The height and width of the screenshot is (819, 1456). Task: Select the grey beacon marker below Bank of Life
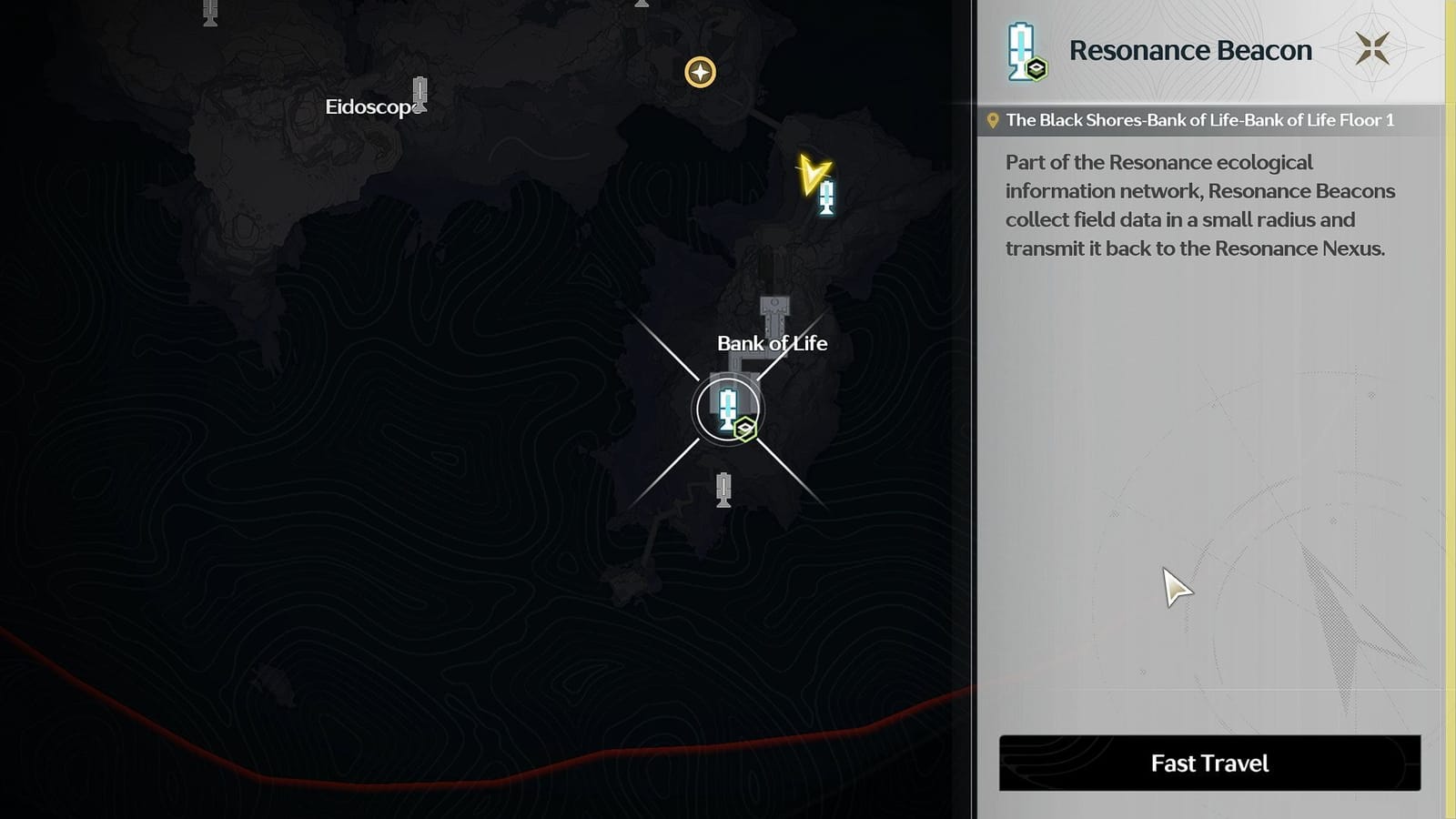[x=723, y=491]
